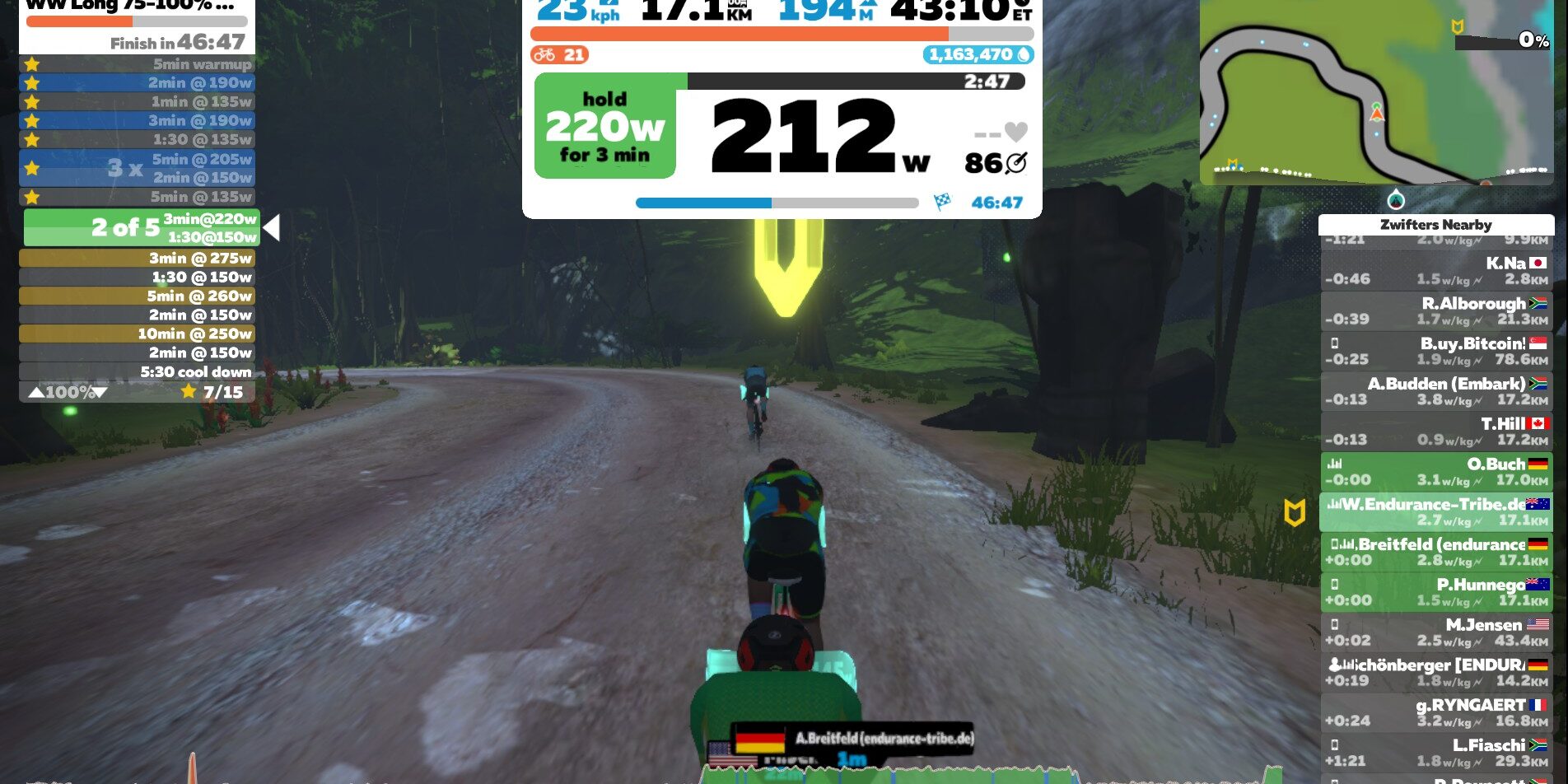Pick T.Hill from the Zwifters Nearby list

coord(1436,432)
